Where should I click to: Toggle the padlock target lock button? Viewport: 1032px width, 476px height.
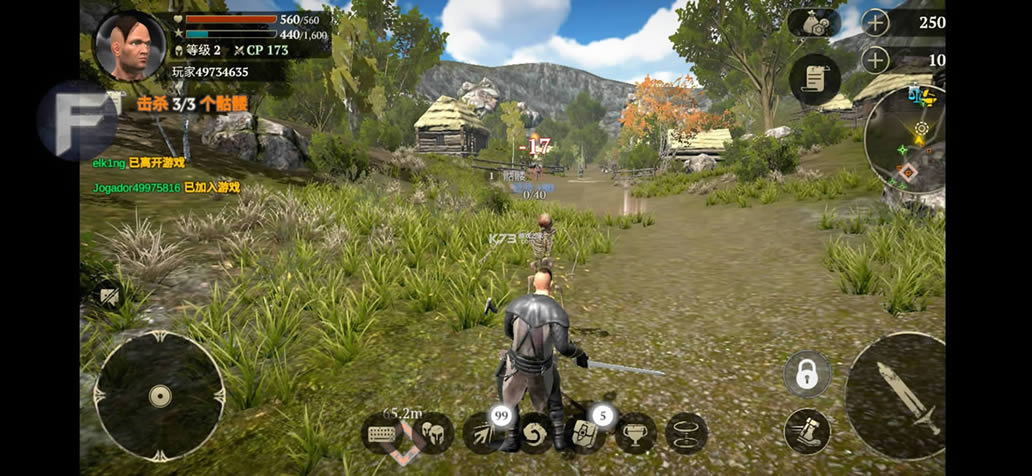(x=807, y=374)
